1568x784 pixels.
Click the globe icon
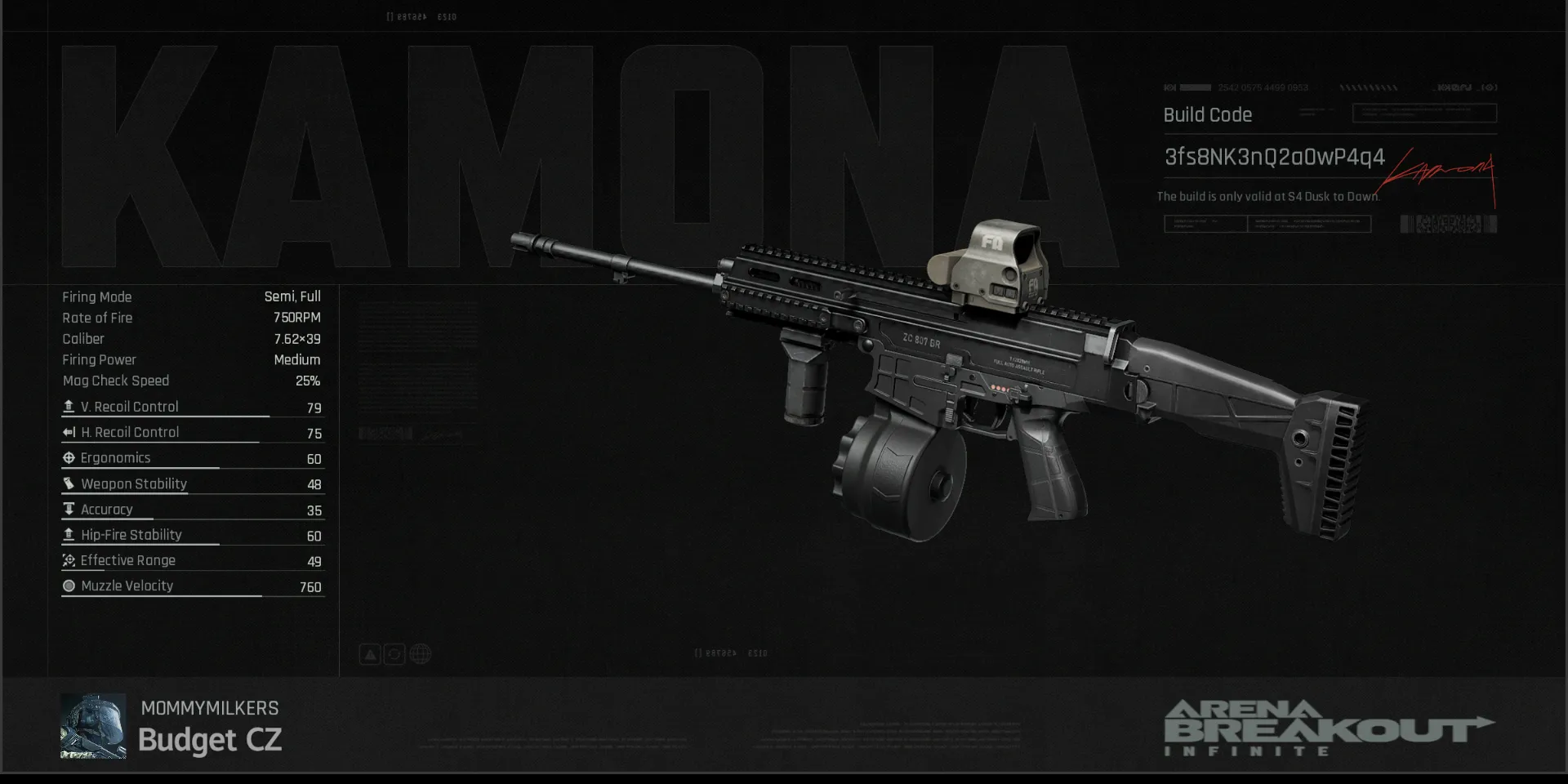point(421,654)
